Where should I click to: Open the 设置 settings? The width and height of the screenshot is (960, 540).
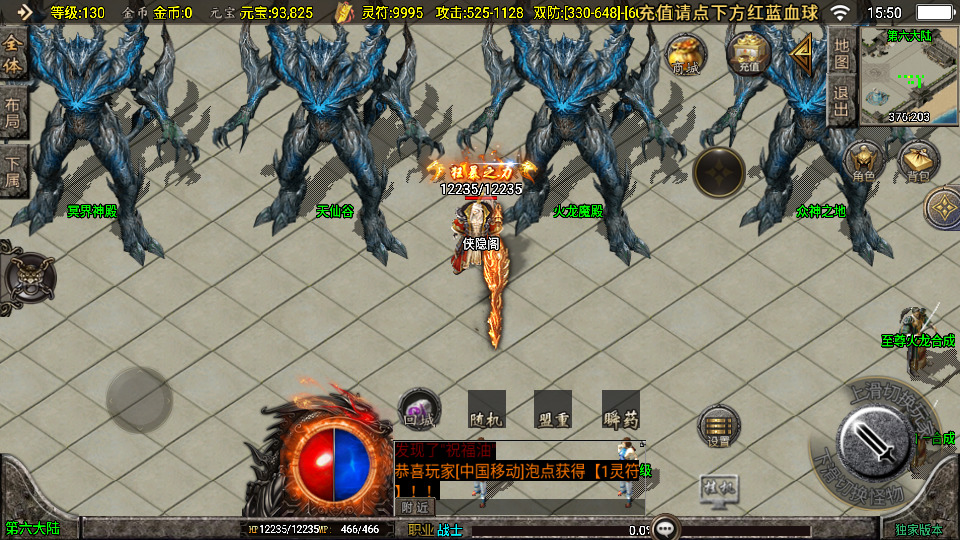click(718, 426)
